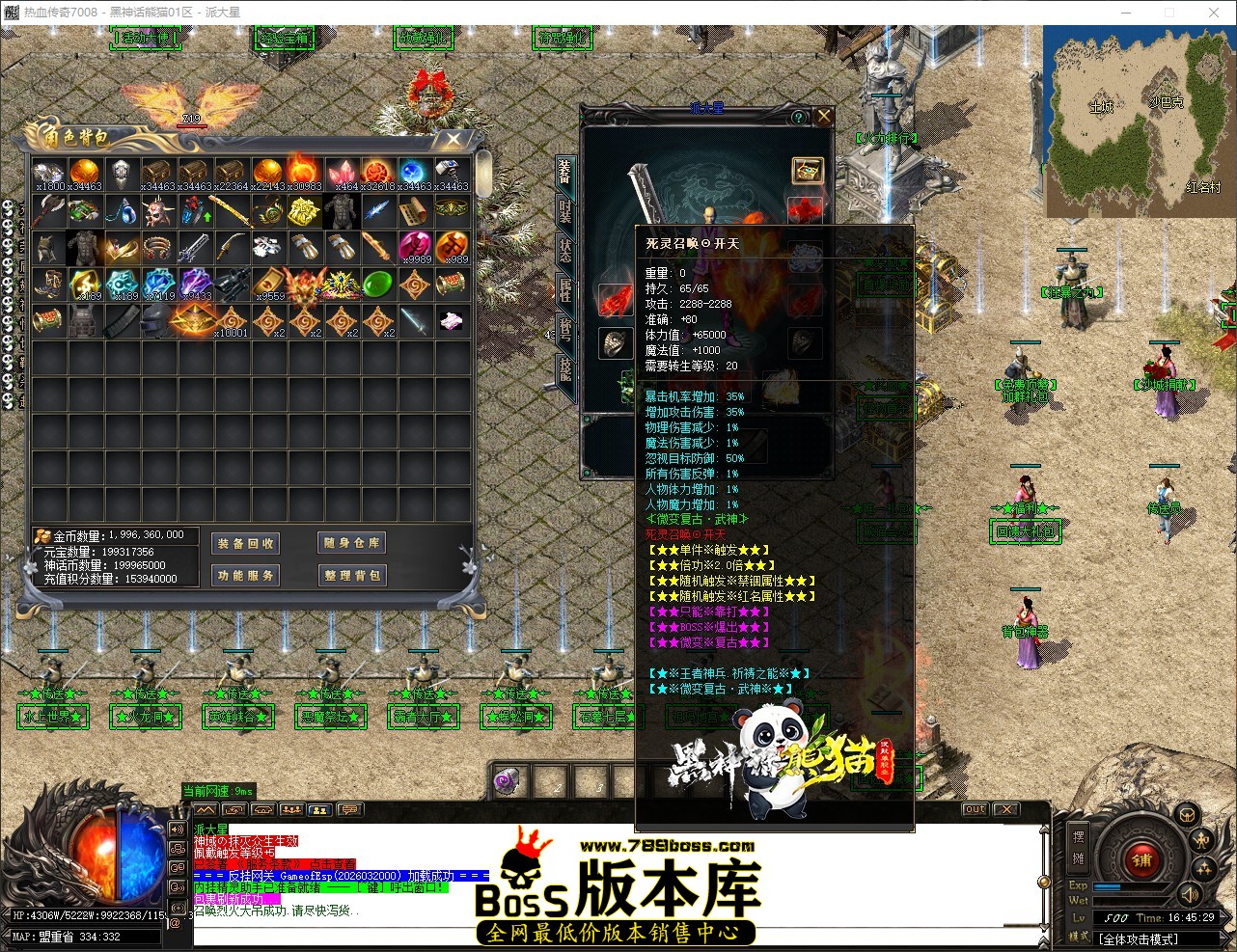The image size is (1237, 952).
Task: Select the sparkle skill icon bottom right
Action: pos(1204,870)
